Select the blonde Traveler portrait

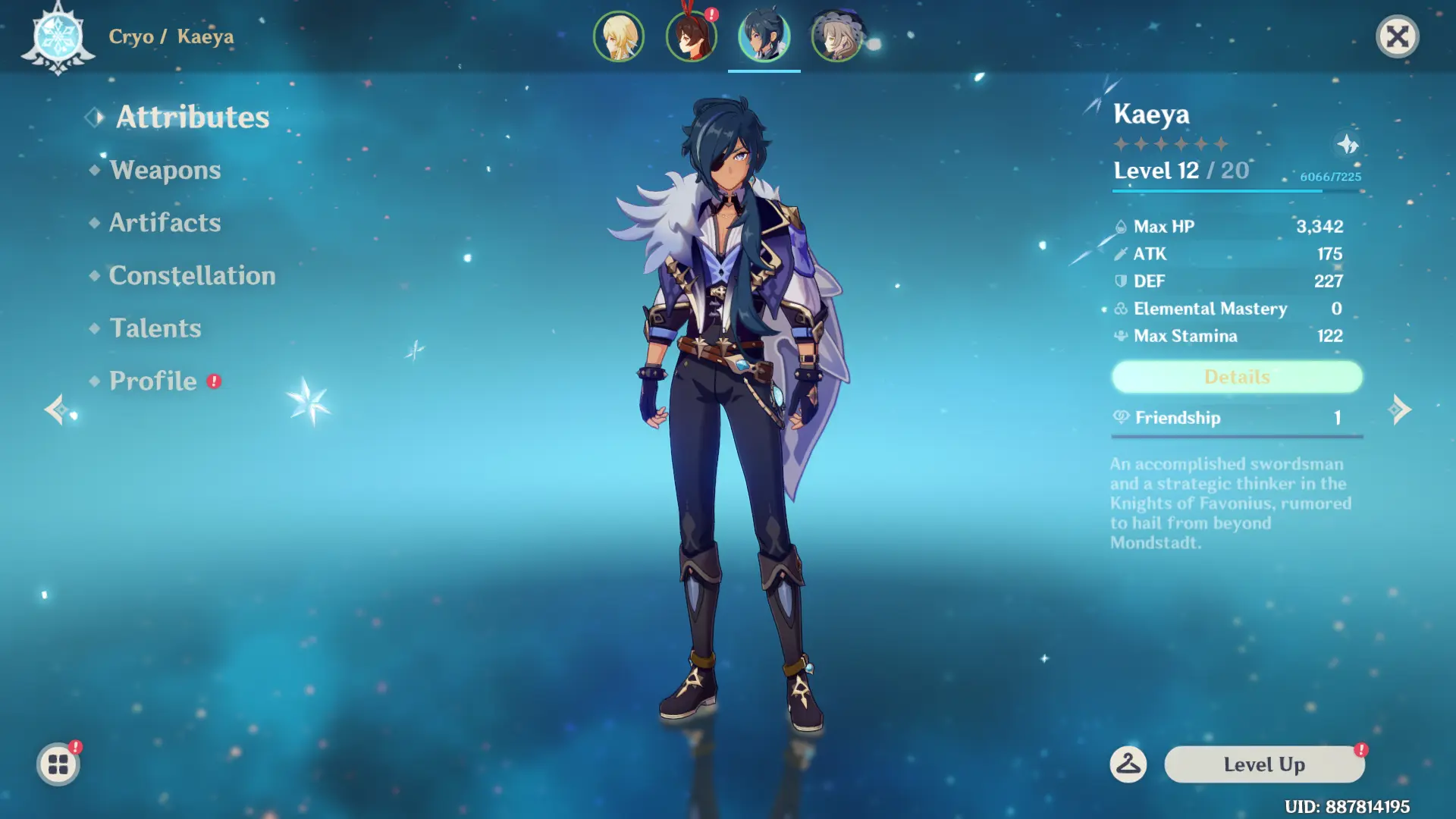619,36
